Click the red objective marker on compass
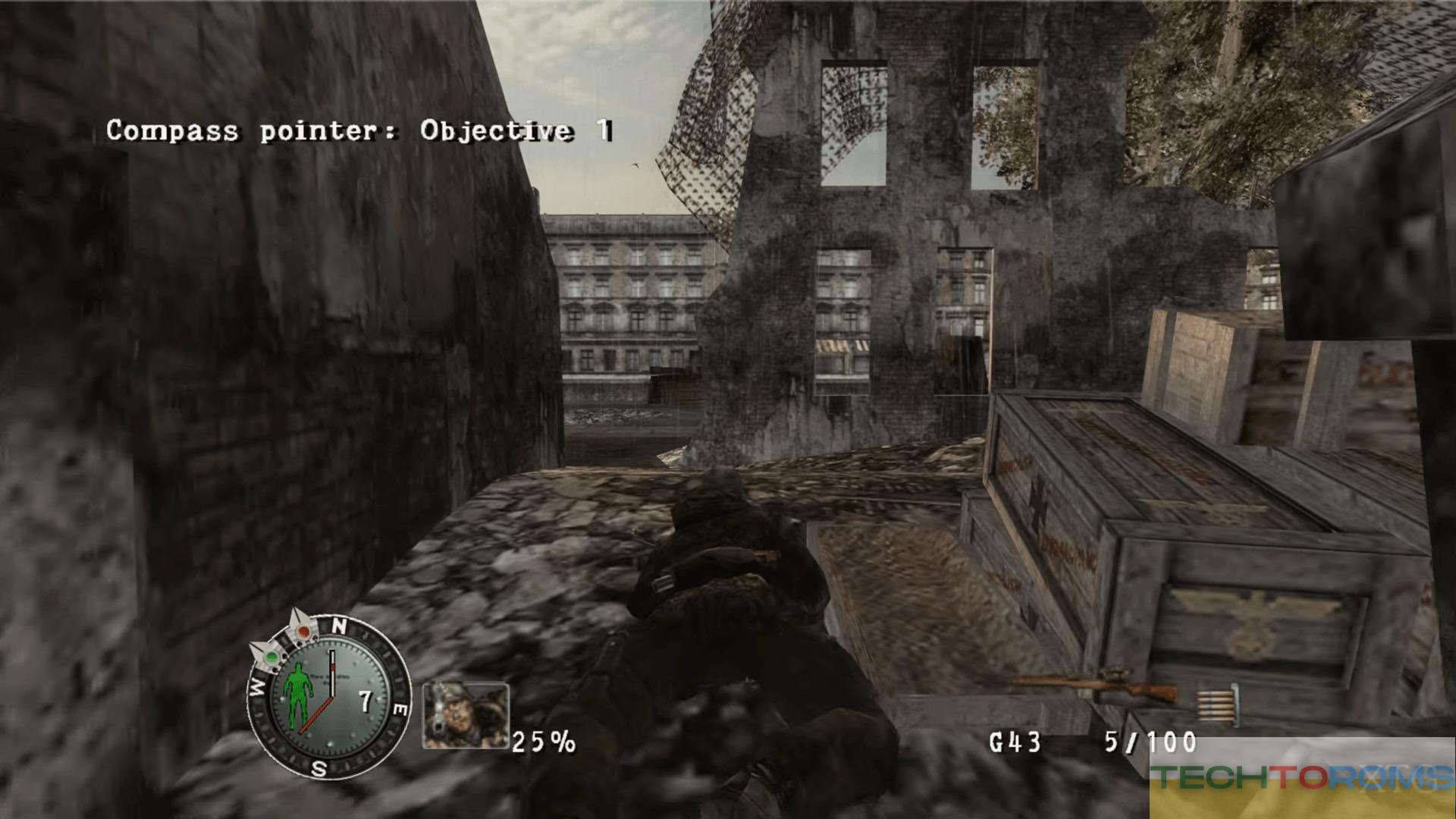1456x819 pixels. coord(303,631)
